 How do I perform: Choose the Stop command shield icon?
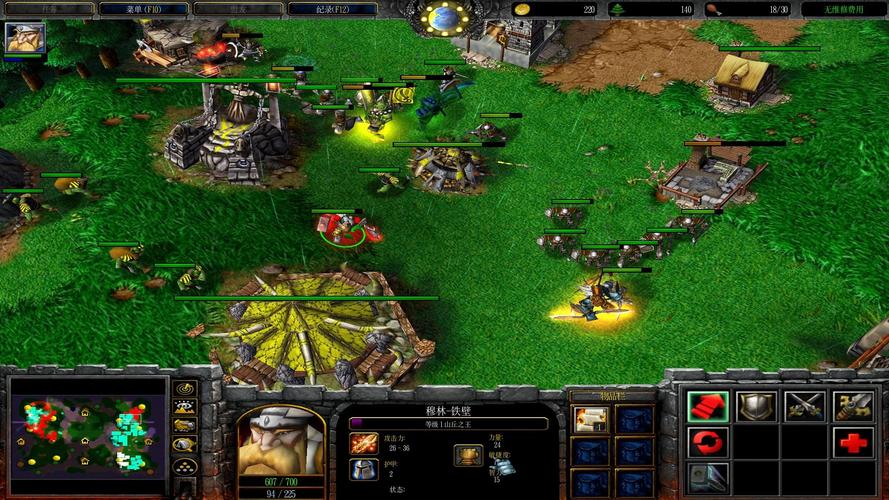755,405
